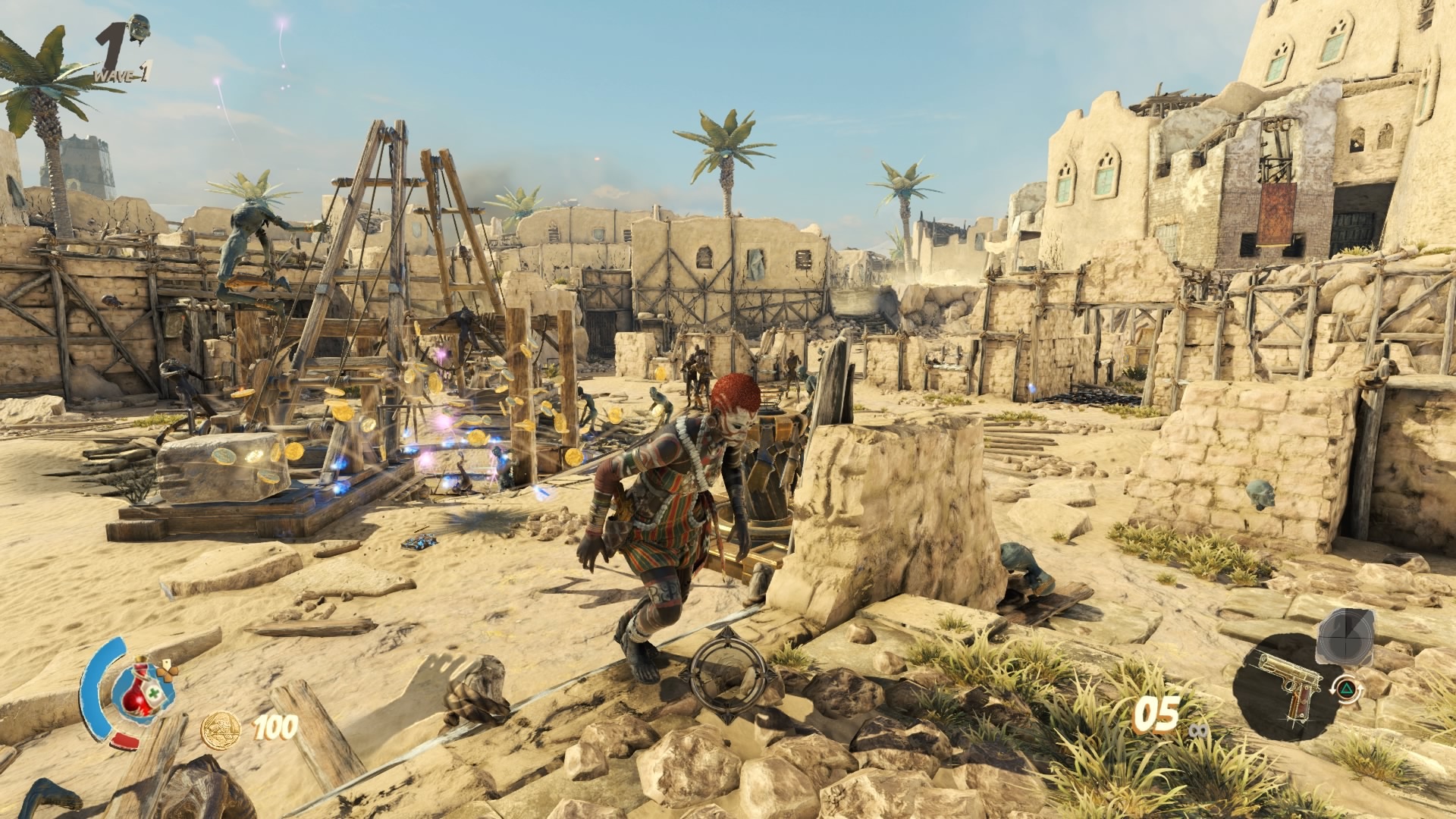Expand the item tag marker above the potion
1456x819 pixels.
click(167, 664)
